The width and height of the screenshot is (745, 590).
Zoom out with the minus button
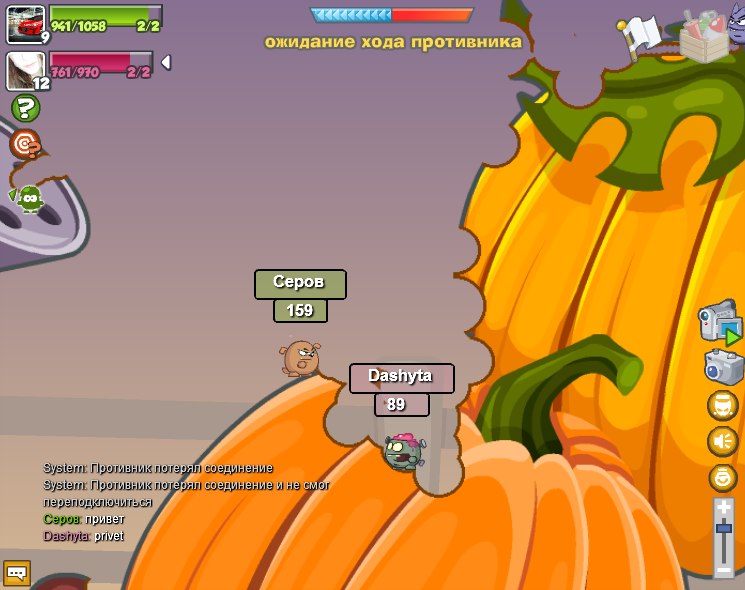[724, 569]
